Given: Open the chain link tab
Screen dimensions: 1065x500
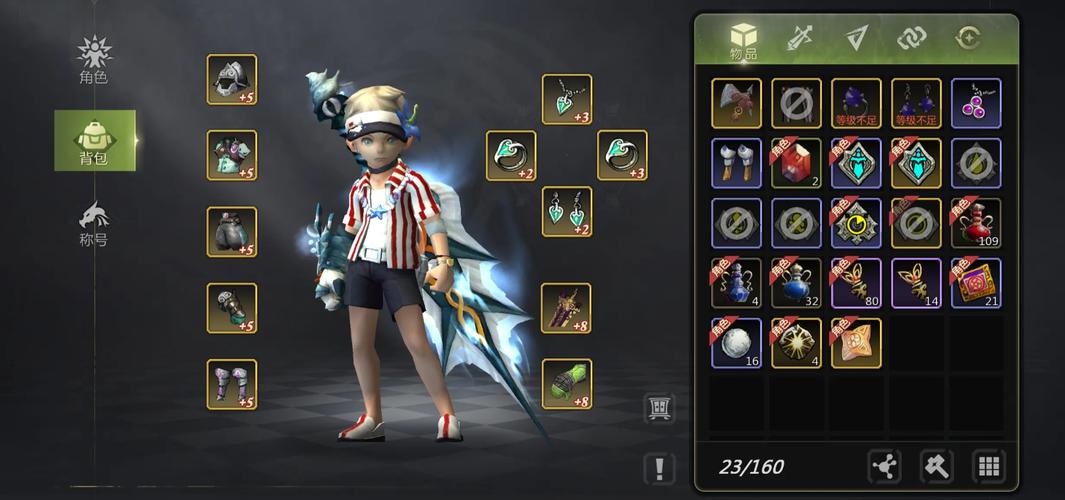Looking at the screenshot, I should tap(911, 38).
